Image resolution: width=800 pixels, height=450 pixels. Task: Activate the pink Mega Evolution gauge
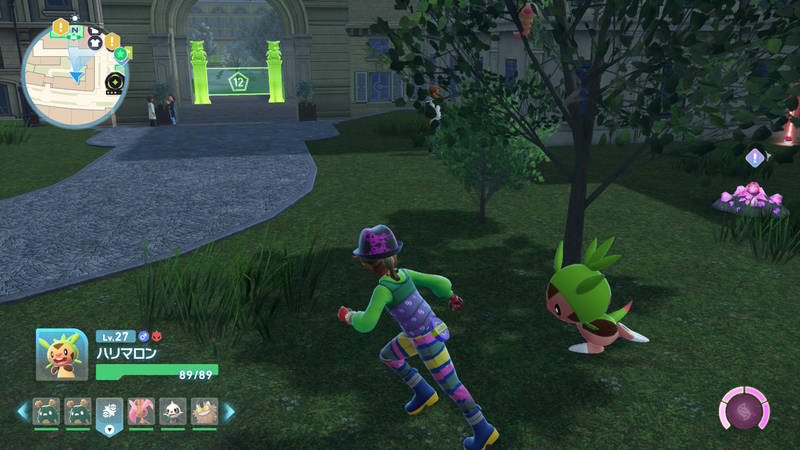(x=744, y=409)
